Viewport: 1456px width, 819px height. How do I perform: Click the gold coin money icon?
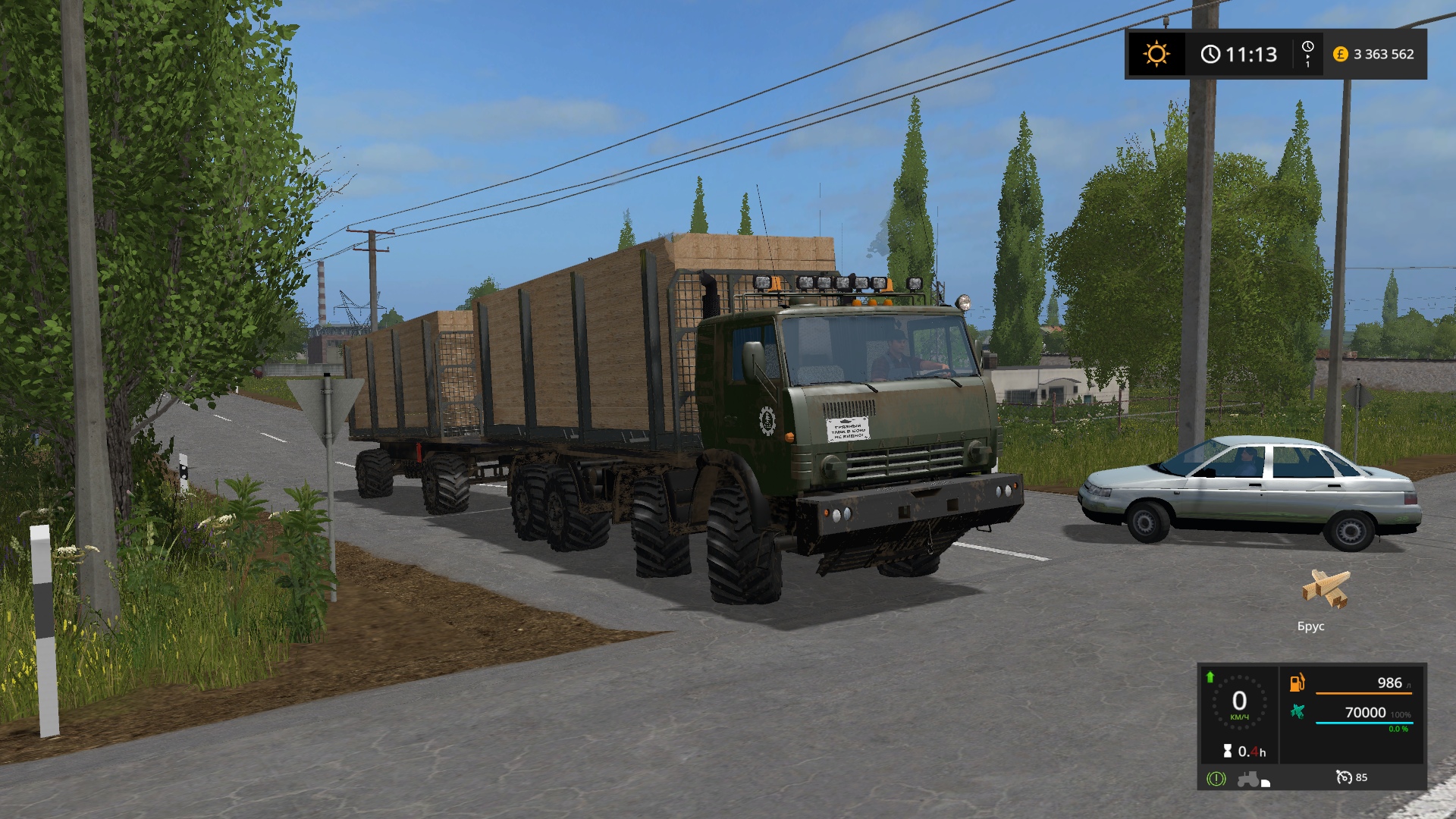click(1340, 54)
